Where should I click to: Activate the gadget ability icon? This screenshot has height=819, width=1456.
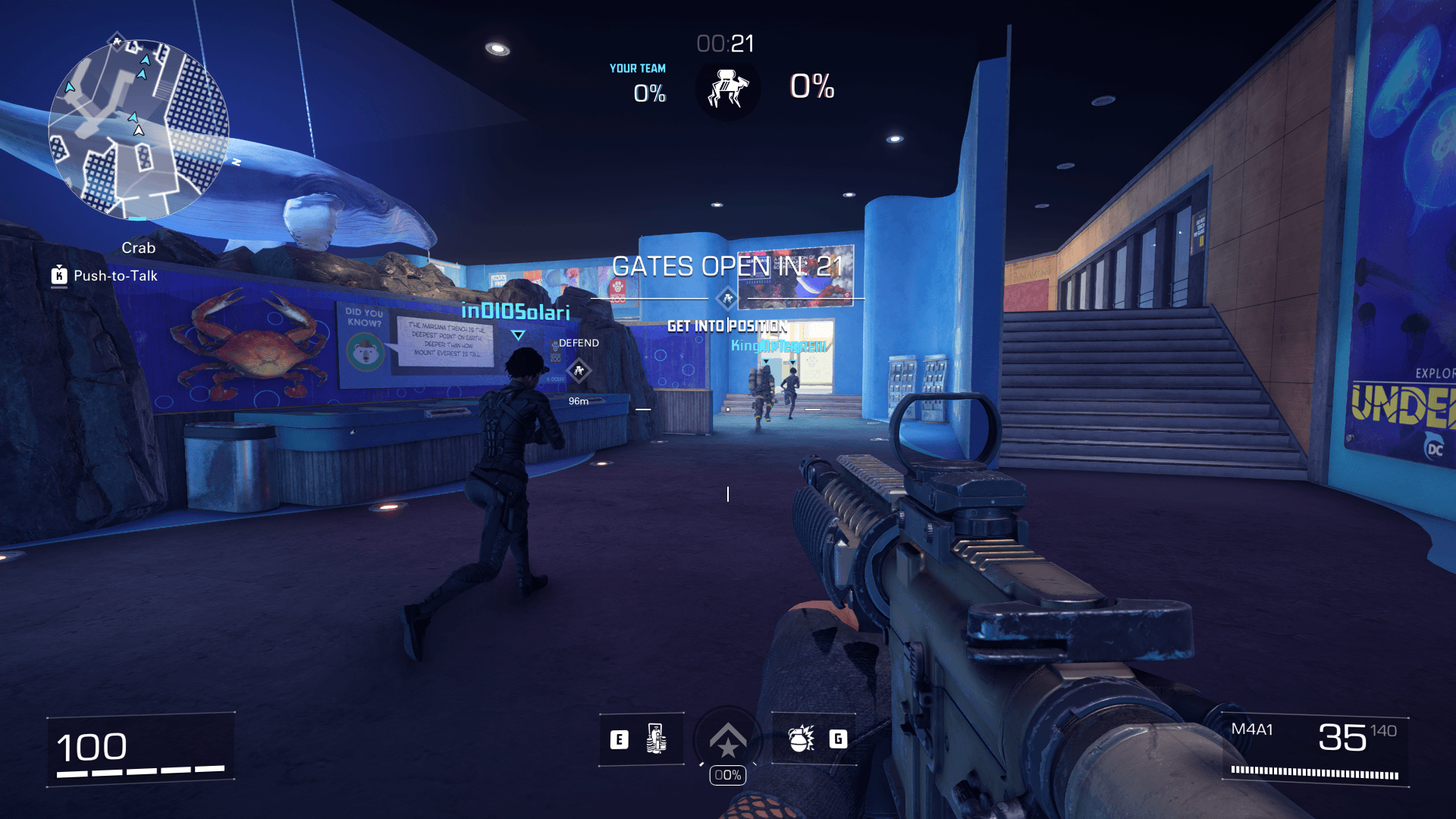[x=656, y=739]
